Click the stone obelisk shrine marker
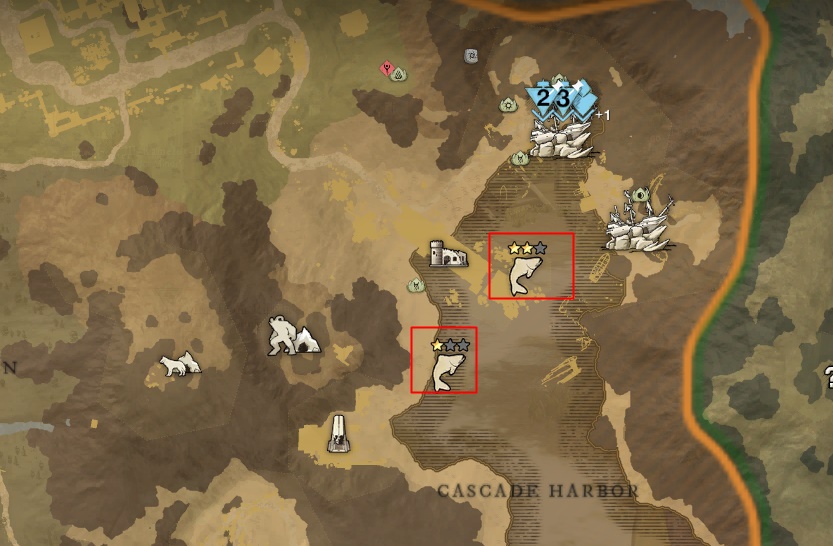The image size is (833, 546). coord(340,433)
